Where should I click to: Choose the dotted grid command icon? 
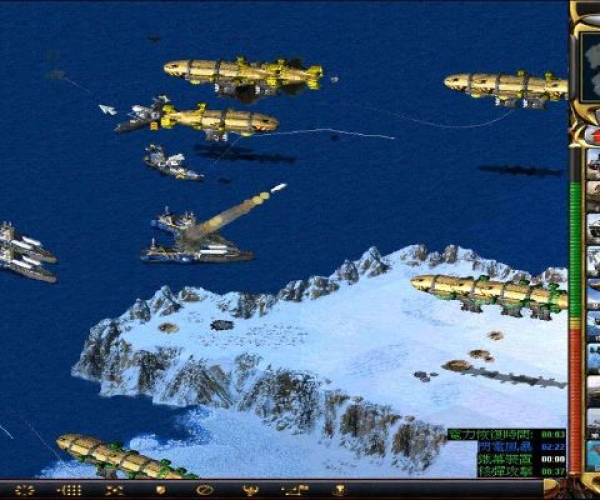[x=70, y=491]
